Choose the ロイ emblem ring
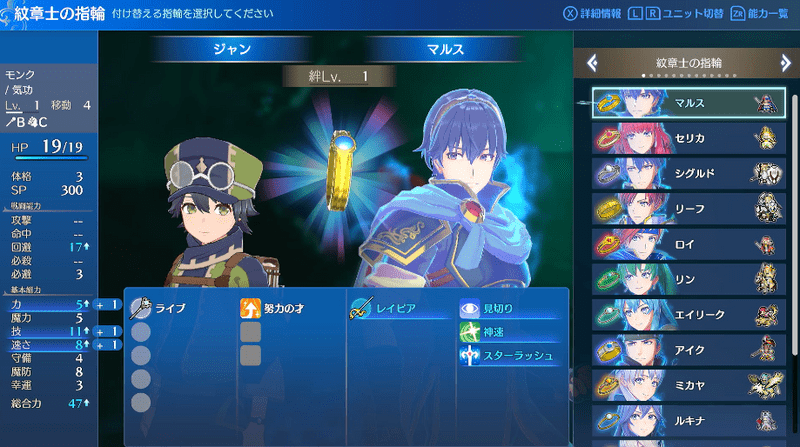800x447 pixels. pos(688,243)
